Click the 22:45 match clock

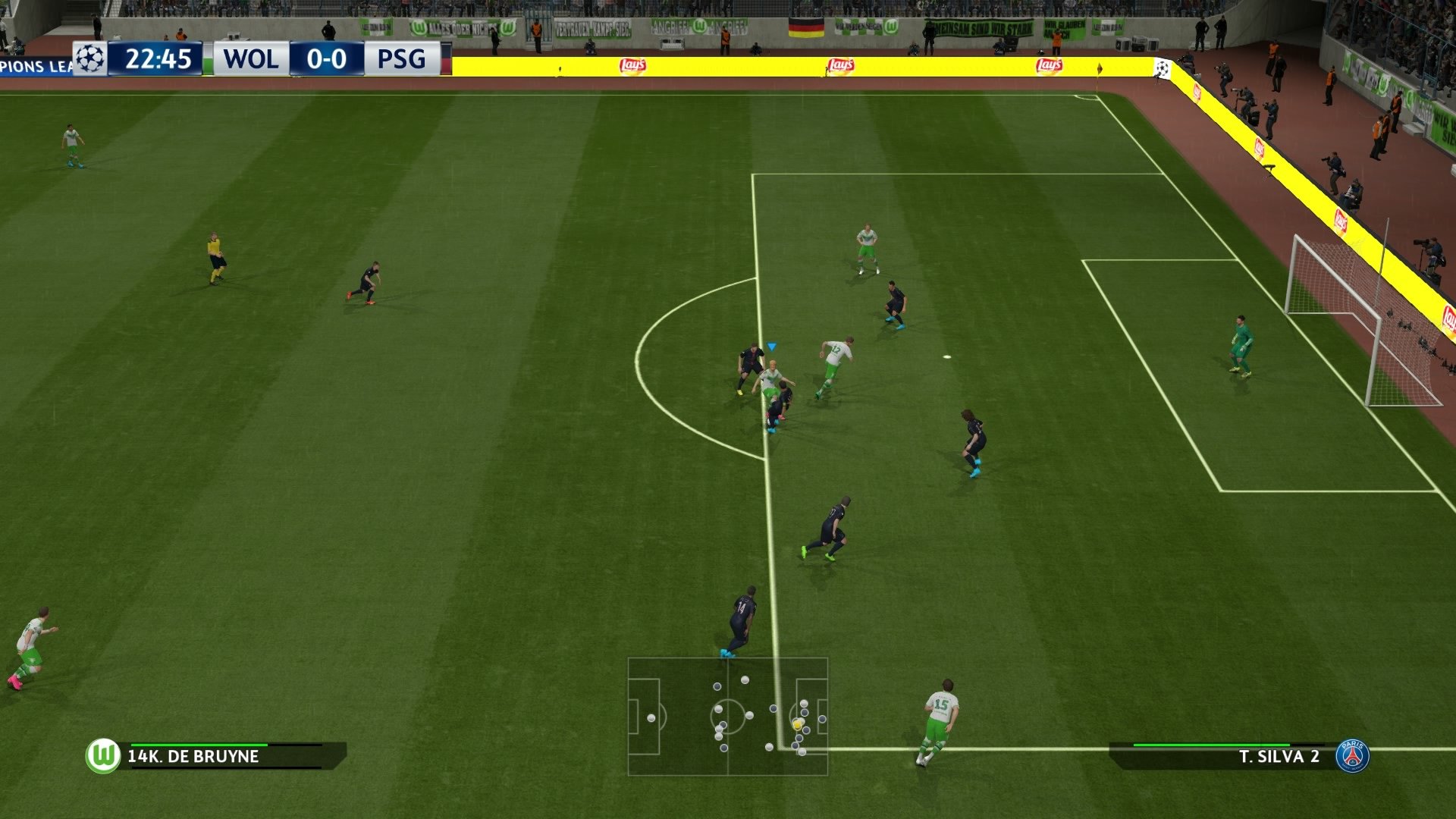158,58
